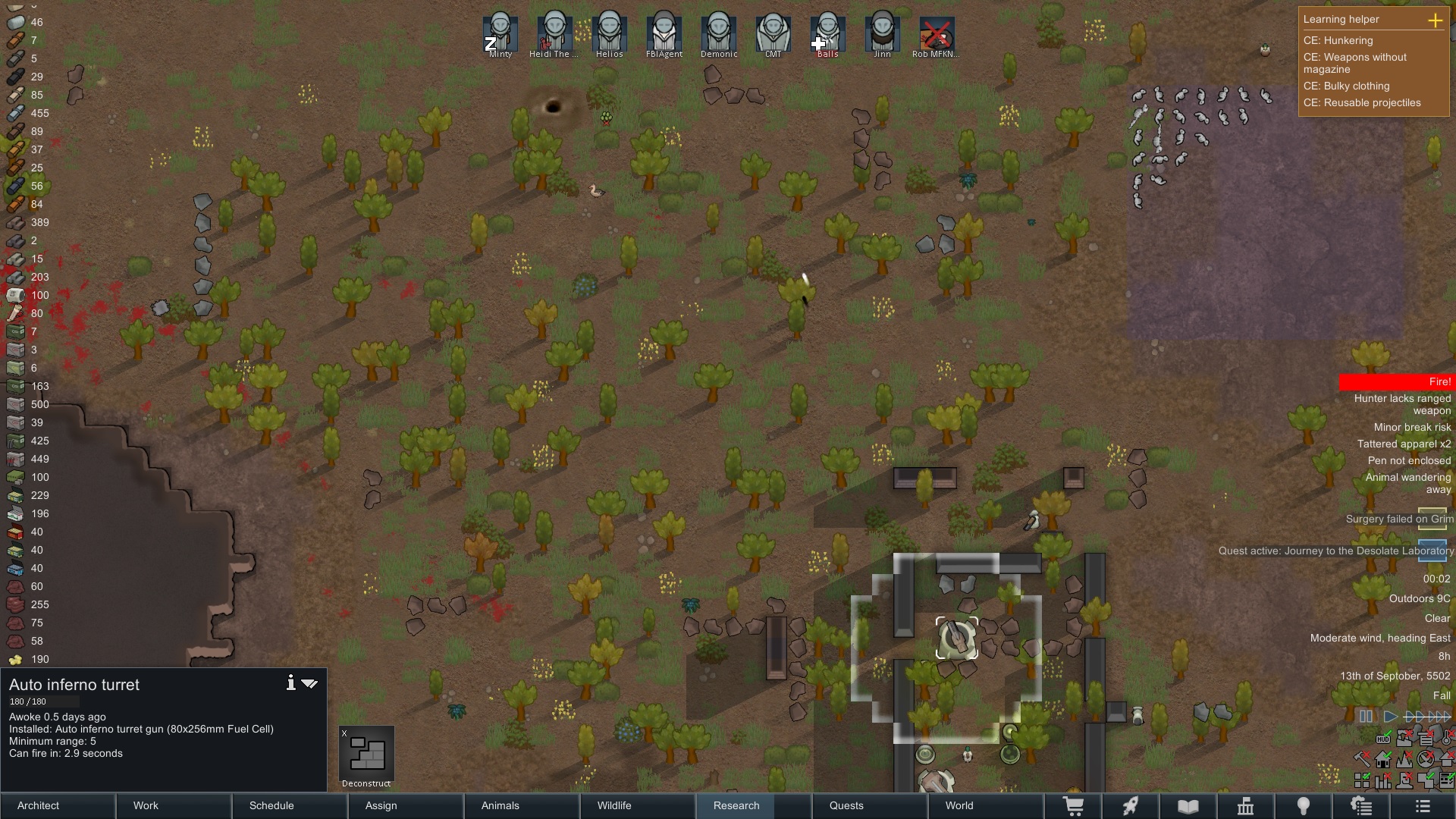Open the trade caravan cart icon
Screen dimensions: 1456x819
pos(1075,806)
